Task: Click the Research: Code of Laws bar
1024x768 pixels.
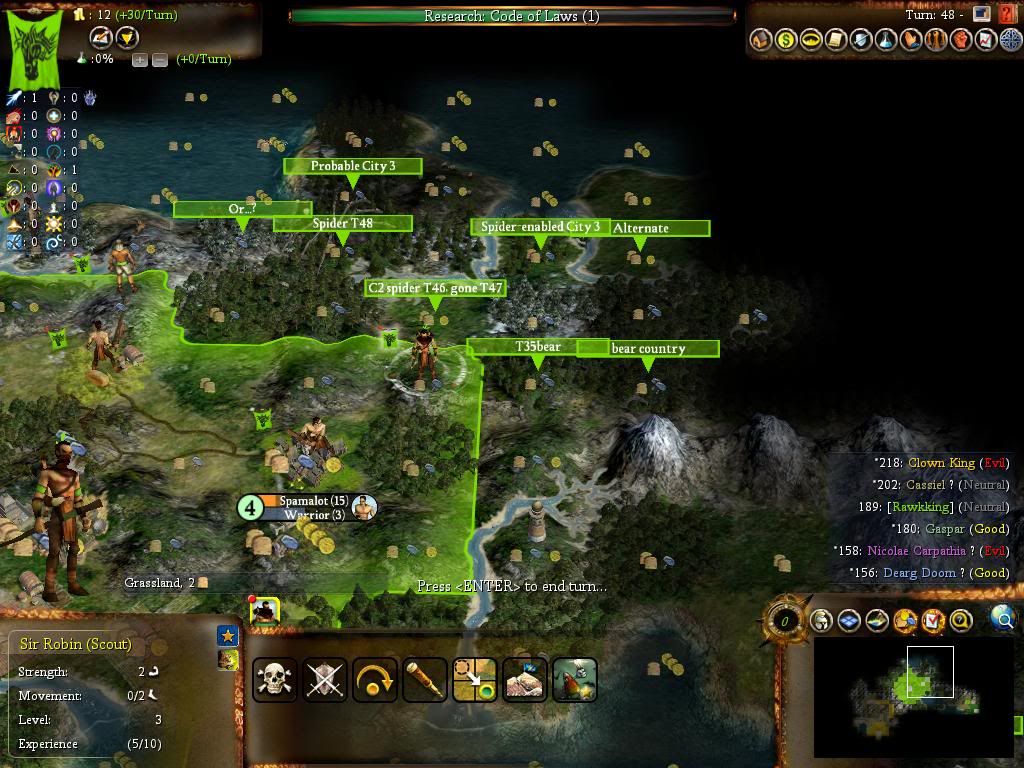Action: coord(511,16)
